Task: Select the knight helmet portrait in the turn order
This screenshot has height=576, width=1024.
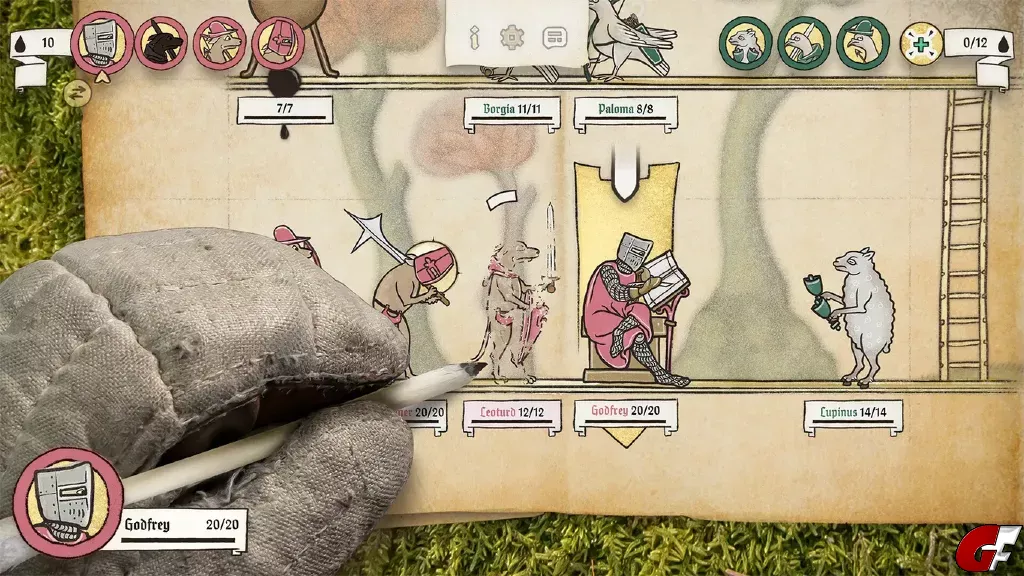Action: pyautogui.click(x=101, y=43)
